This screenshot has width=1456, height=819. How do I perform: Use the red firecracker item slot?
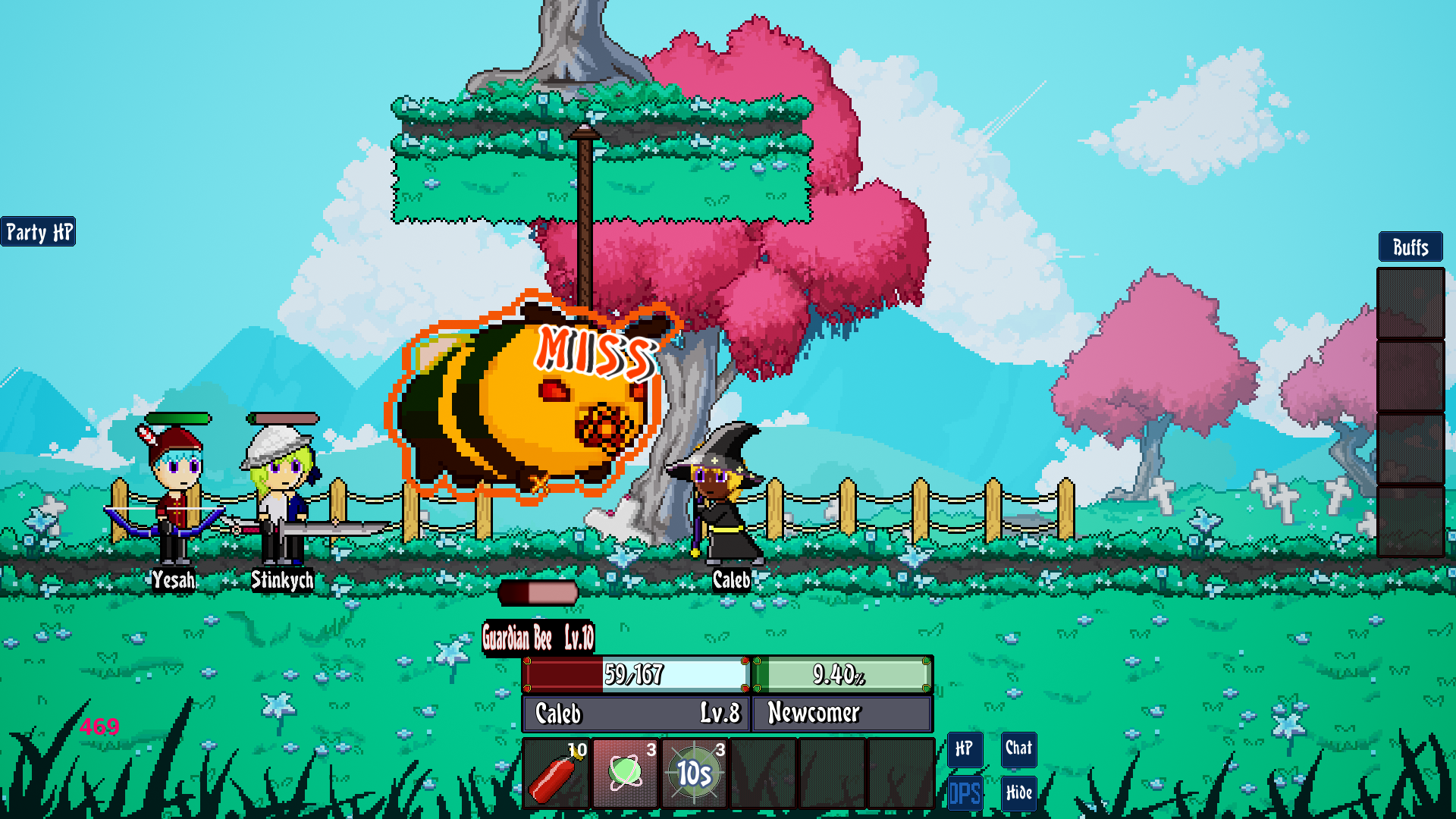[x=557, y=773]
